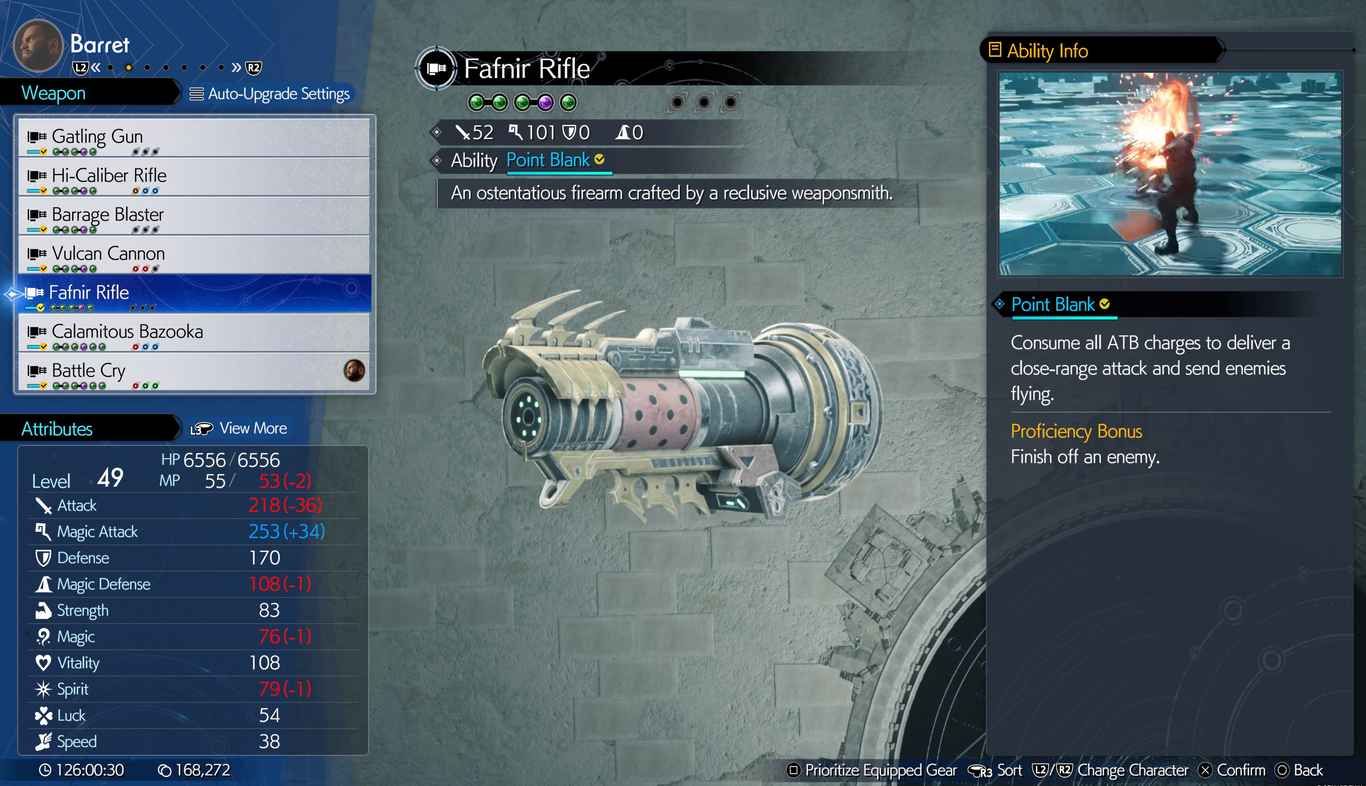Open the Weapon section header
The width and height of the screenshot is (1366, 786).
click(54, 93)
